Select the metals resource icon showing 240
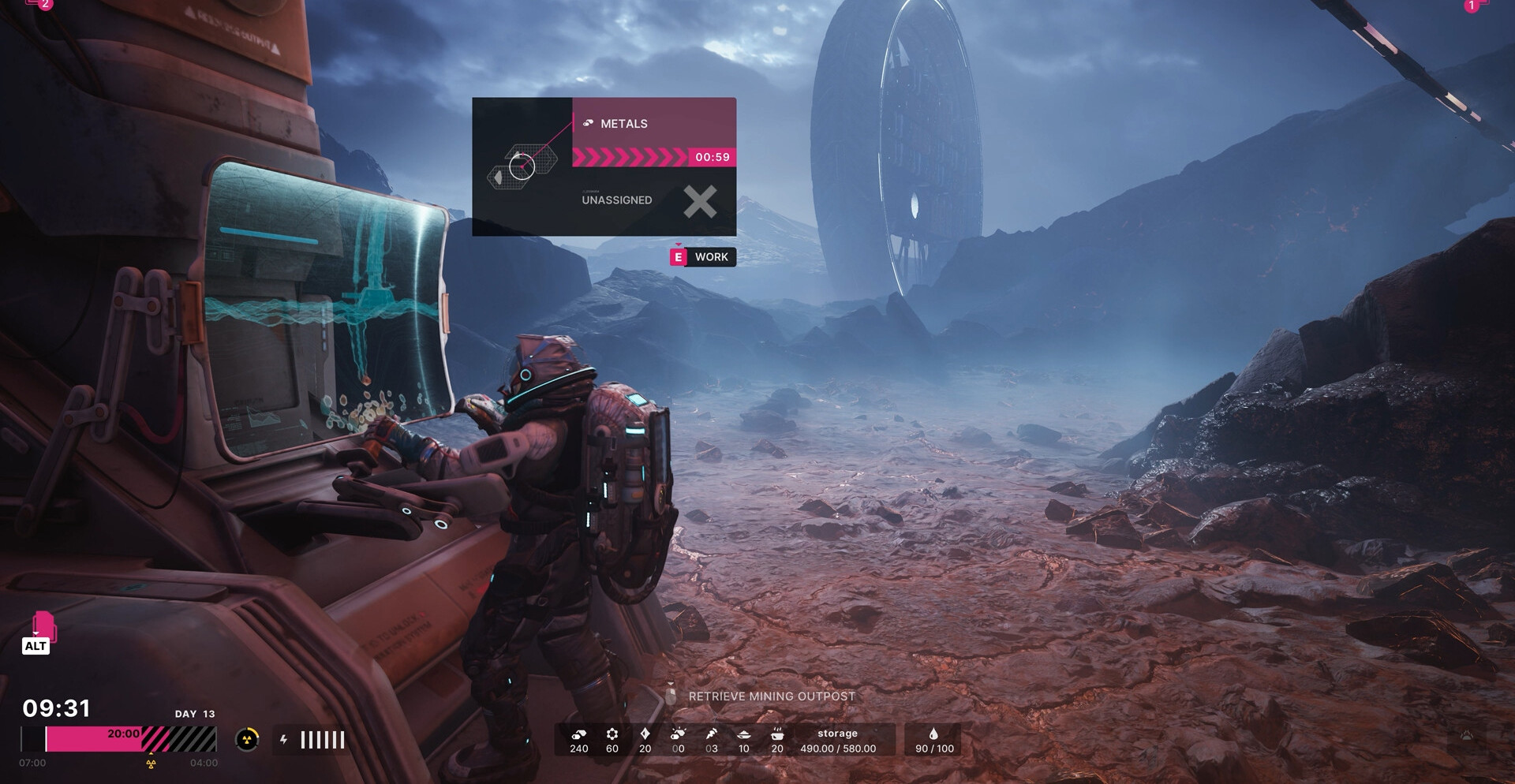The height and width of the screenshot is (784, 1515). point(579,734)
